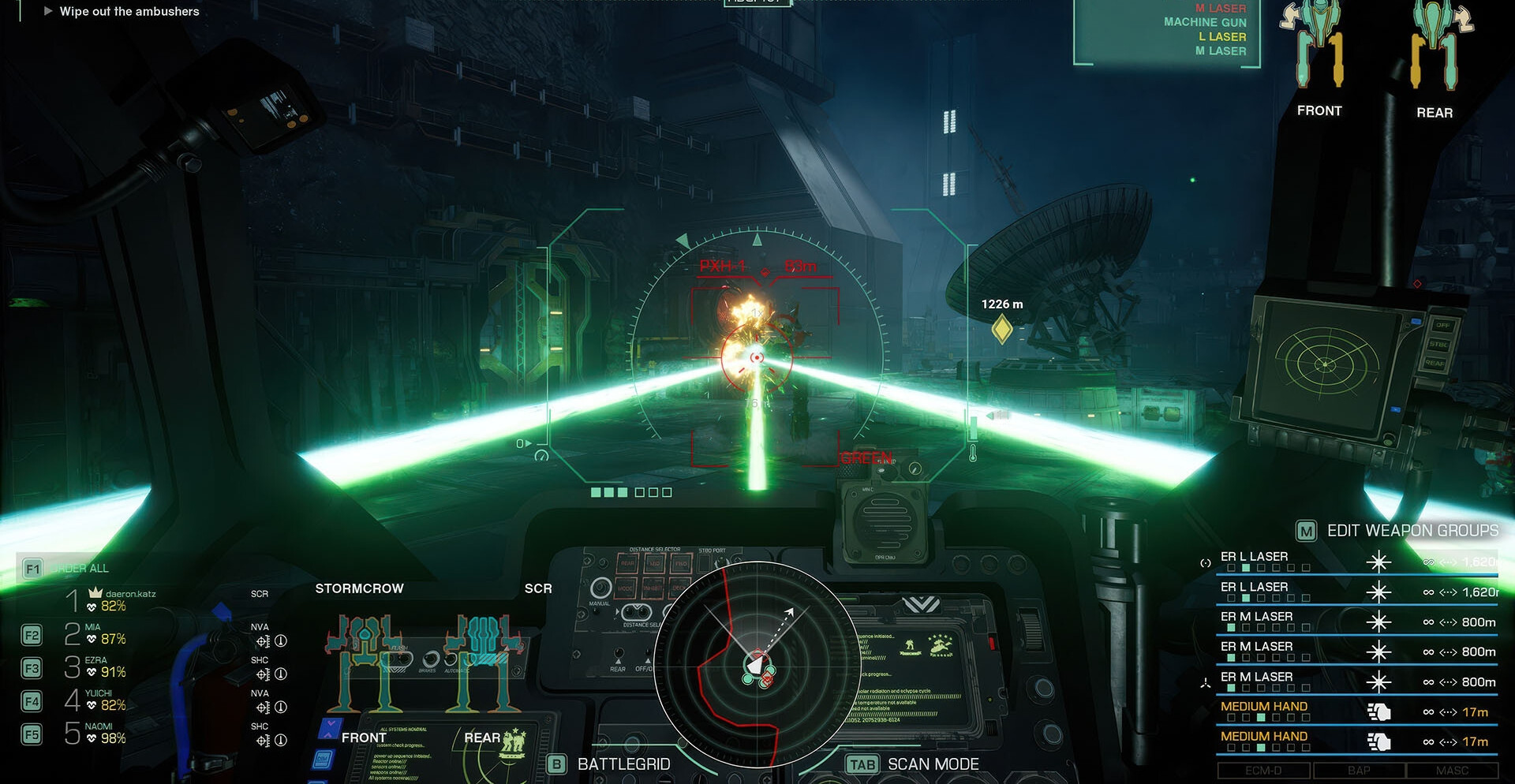The height and width of the screenshot is (784, 1515).
Task: Toggle the MASC equipment indicator
Action: (1452, 770)
